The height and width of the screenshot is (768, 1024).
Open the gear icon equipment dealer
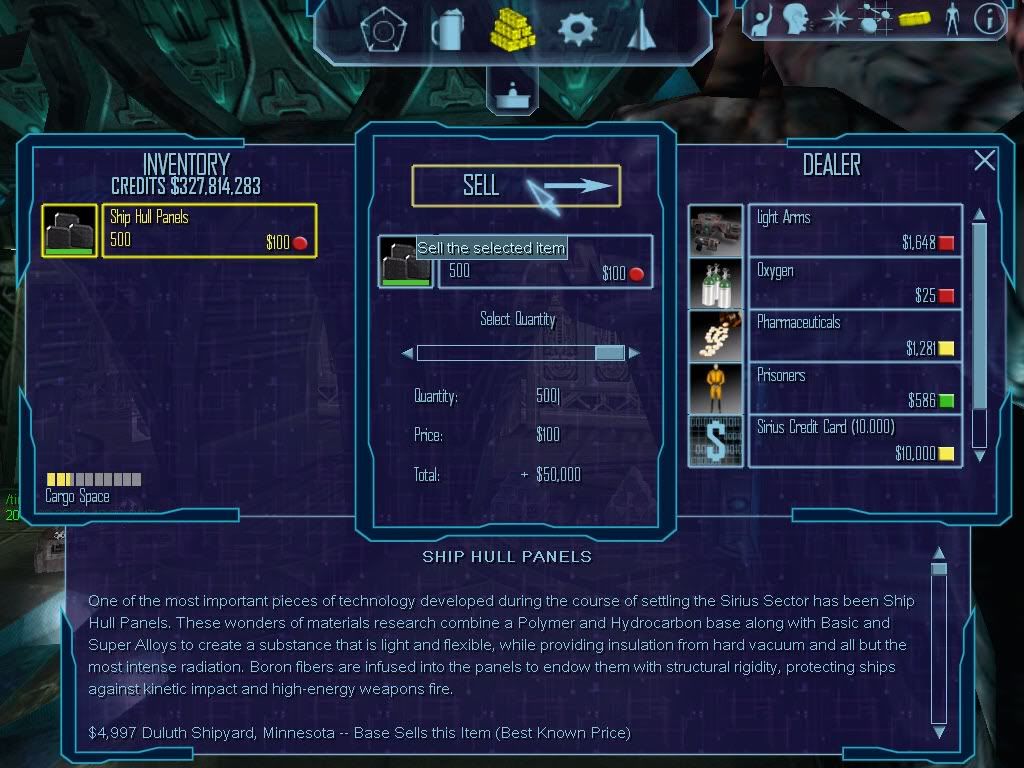(577, 30)
